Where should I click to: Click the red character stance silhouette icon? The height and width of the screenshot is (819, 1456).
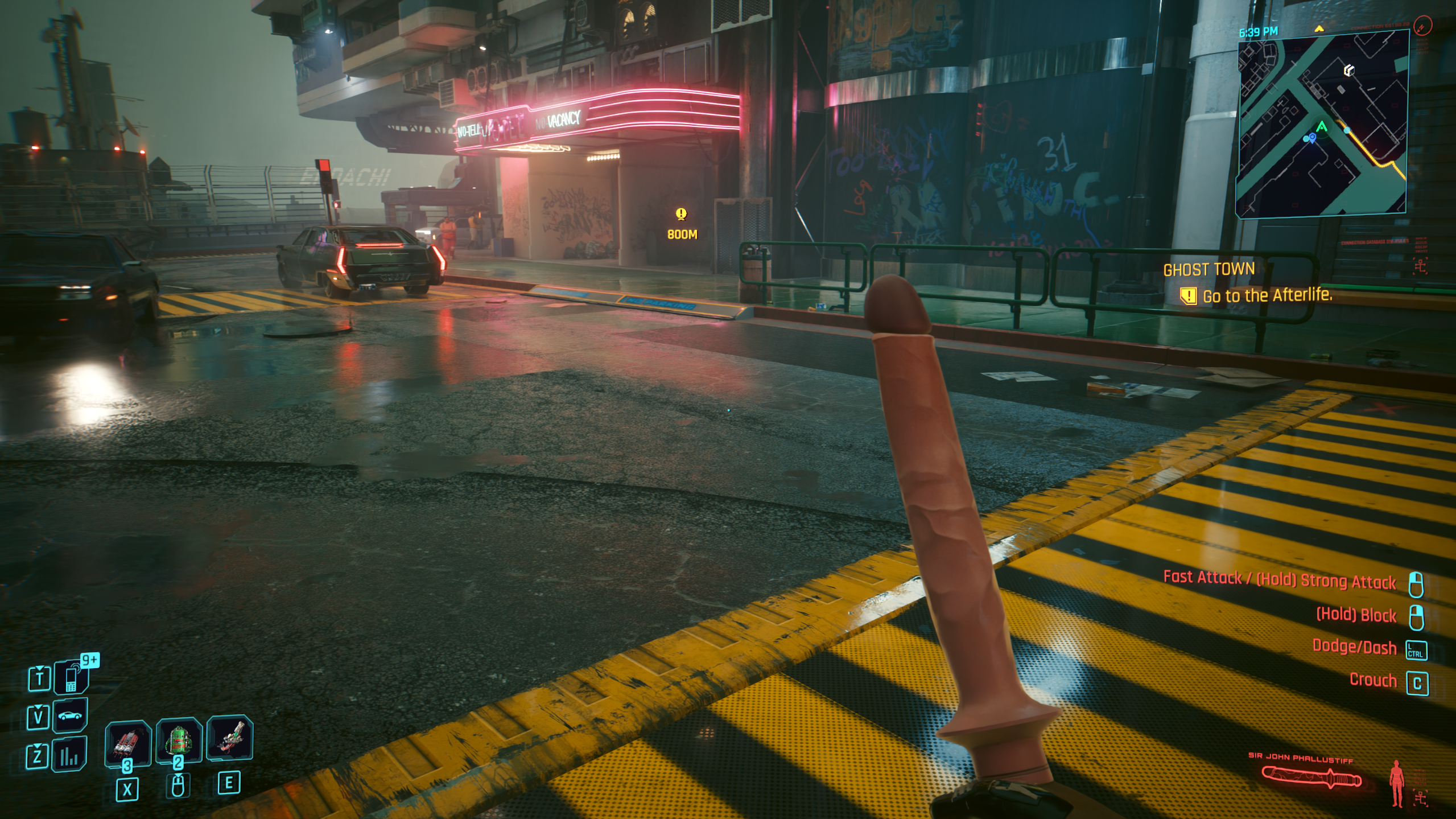click(1396, 783)
